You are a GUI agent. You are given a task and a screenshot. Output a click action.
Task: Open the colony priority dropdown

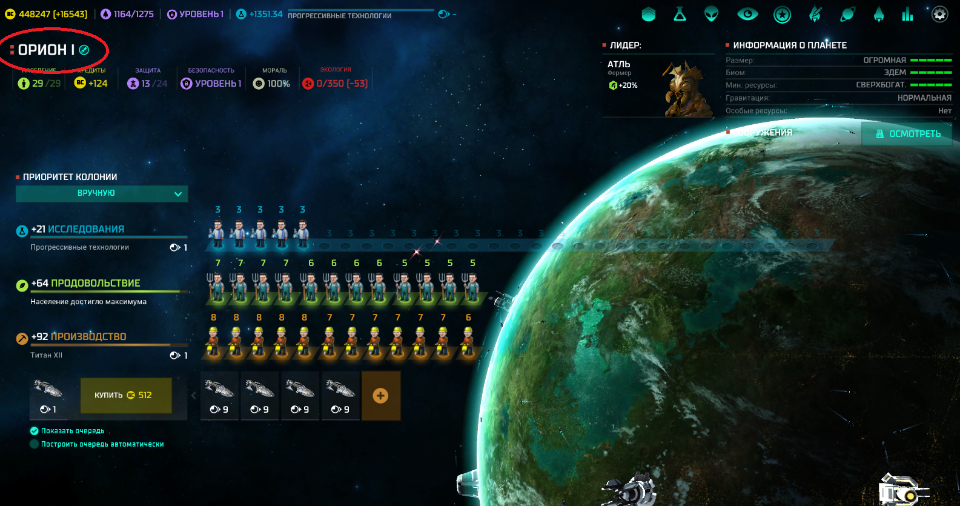point(102,193)
